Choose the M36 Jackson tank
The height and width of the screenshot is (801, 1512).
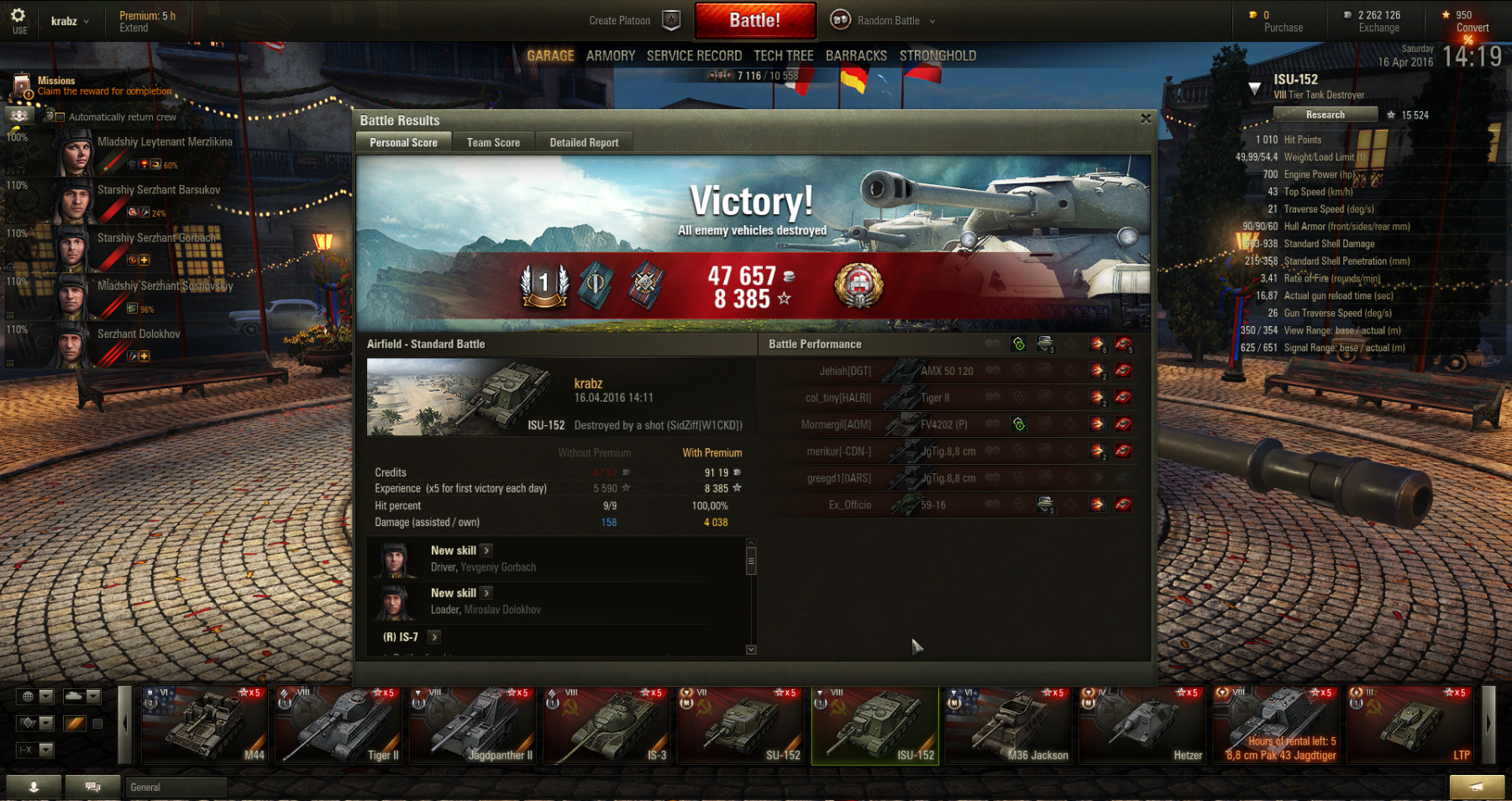(1008, 725)
